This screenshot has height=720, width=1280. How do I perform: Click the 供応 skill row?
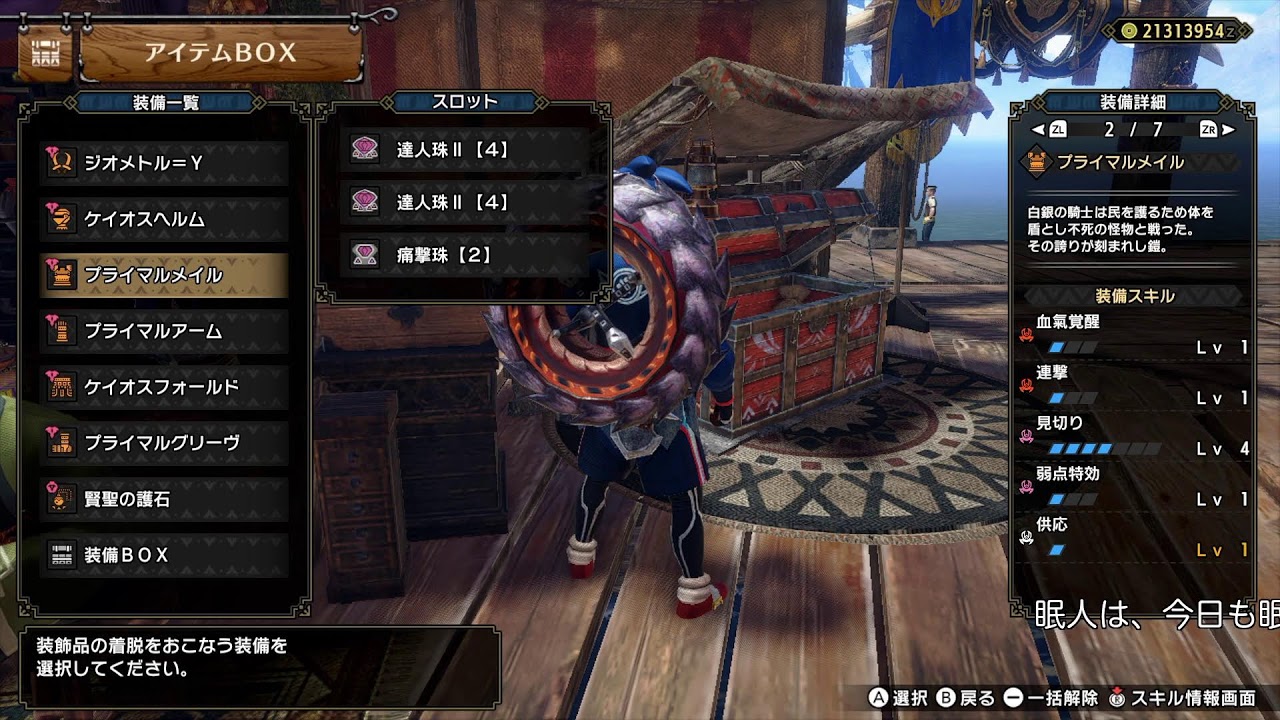(x=1134, y=537)
